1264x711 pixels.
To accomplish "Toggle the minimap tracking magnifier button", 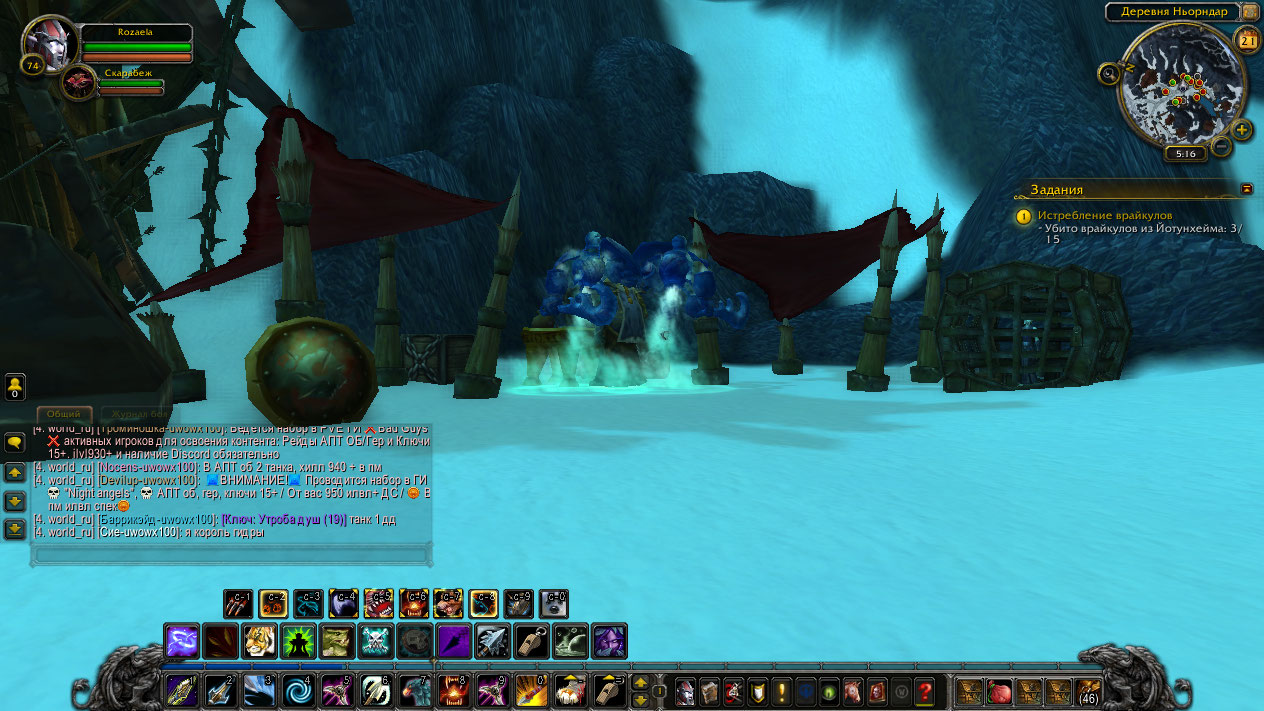I will pyautogui.click(x=1108, y=73).
